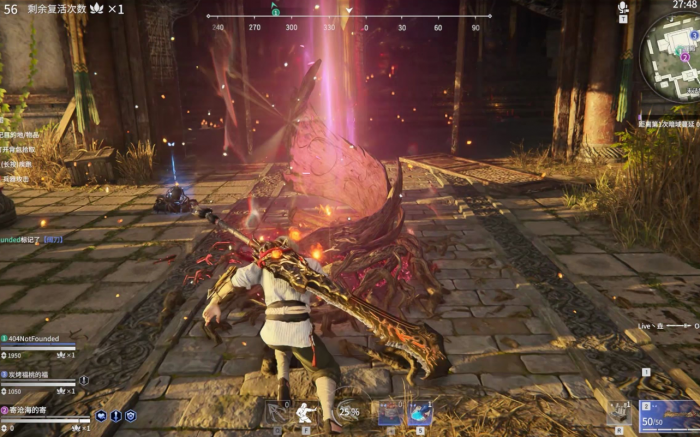Open the circular minimap

pyautogui.click(x=672, y=58)
